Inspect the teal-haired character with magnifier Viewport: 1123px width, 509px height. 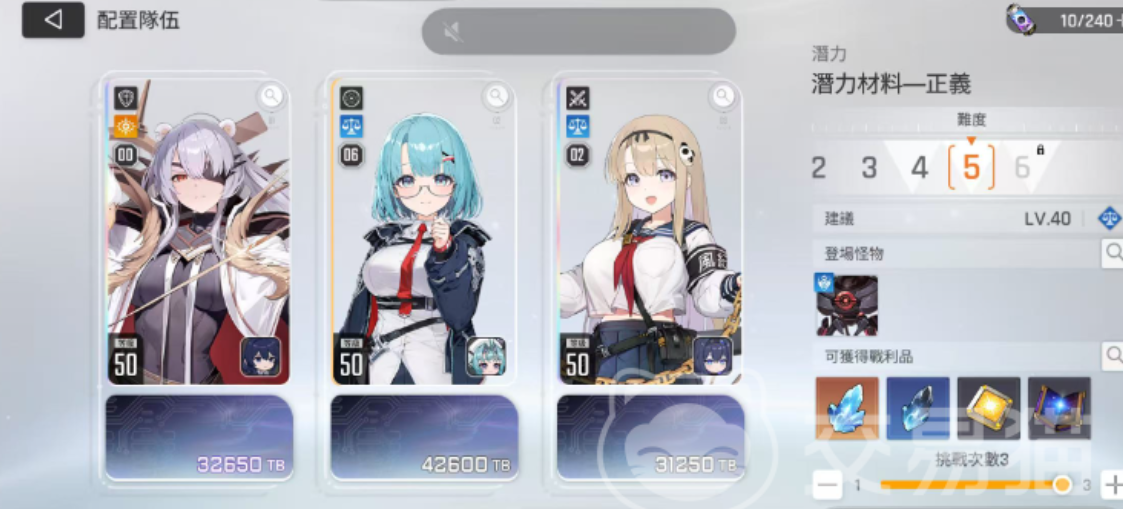click(x=497, y=96)
